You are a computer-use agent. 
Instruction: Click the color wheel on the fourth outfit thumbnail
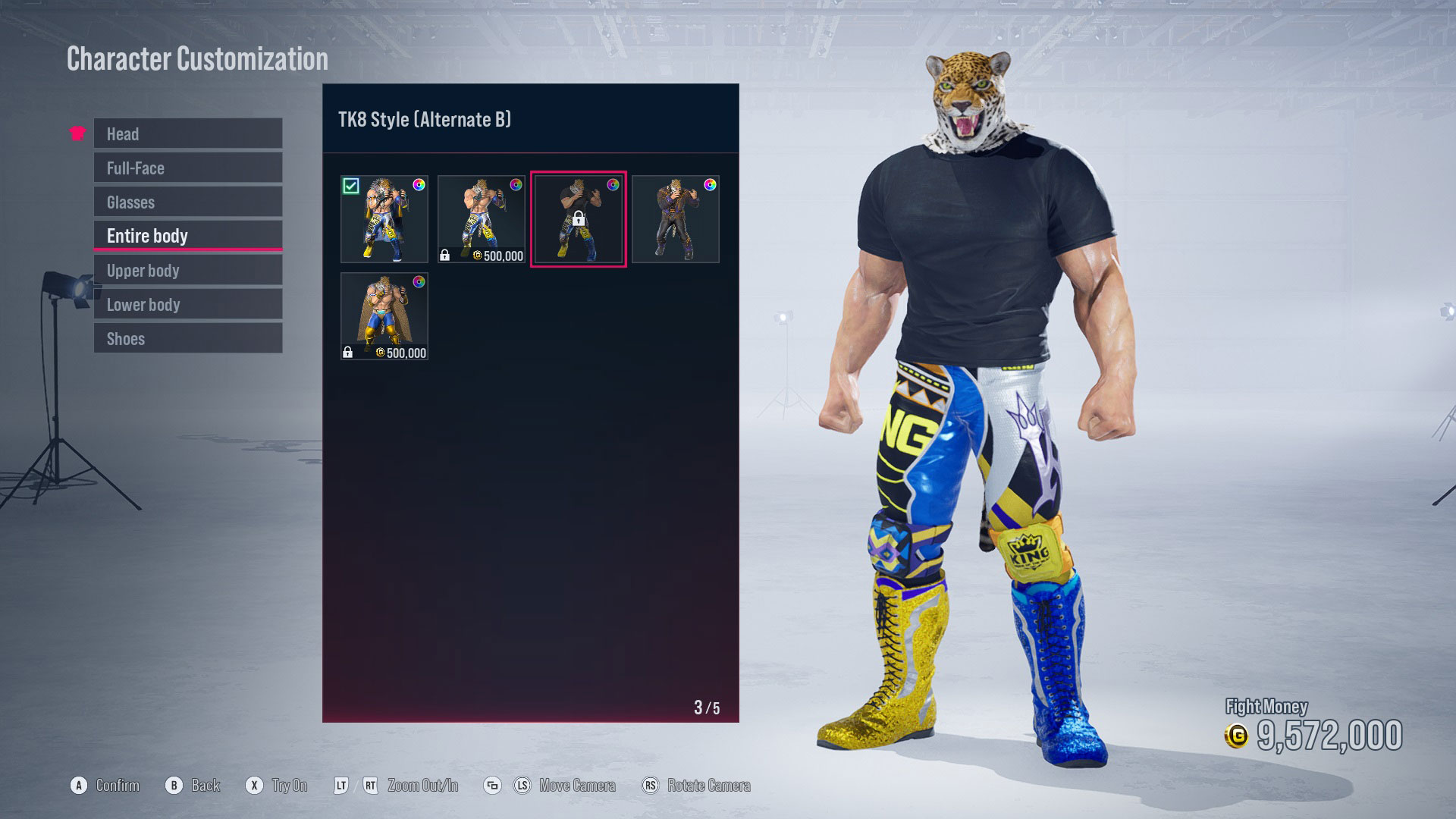click(711, 184)
